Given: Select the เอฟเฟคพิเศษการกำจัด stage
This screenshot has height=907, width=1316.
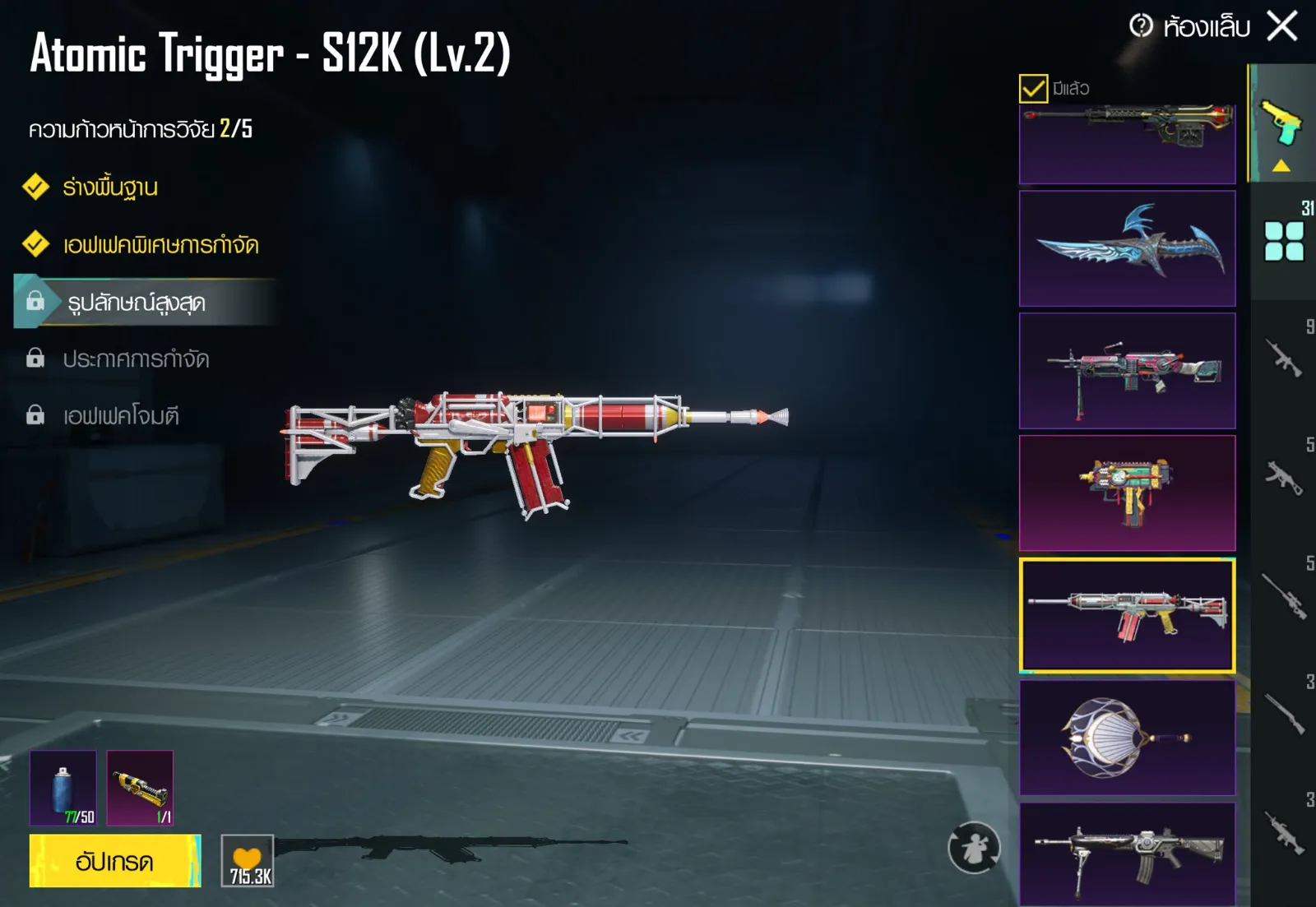Looking at the screenshot, I should [160, 244].
